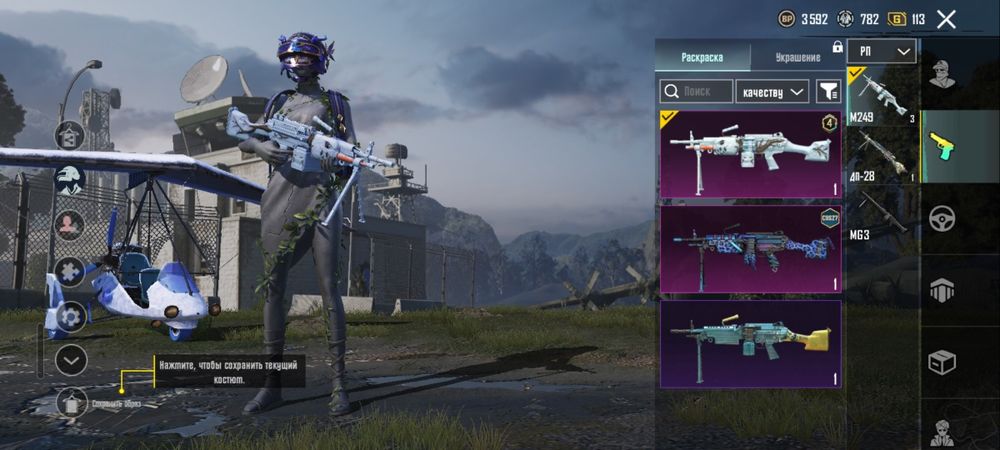The width and height of the screenshot is (1000, 450).
Task: Click the Поиск search field
Action: coord(696,91)
